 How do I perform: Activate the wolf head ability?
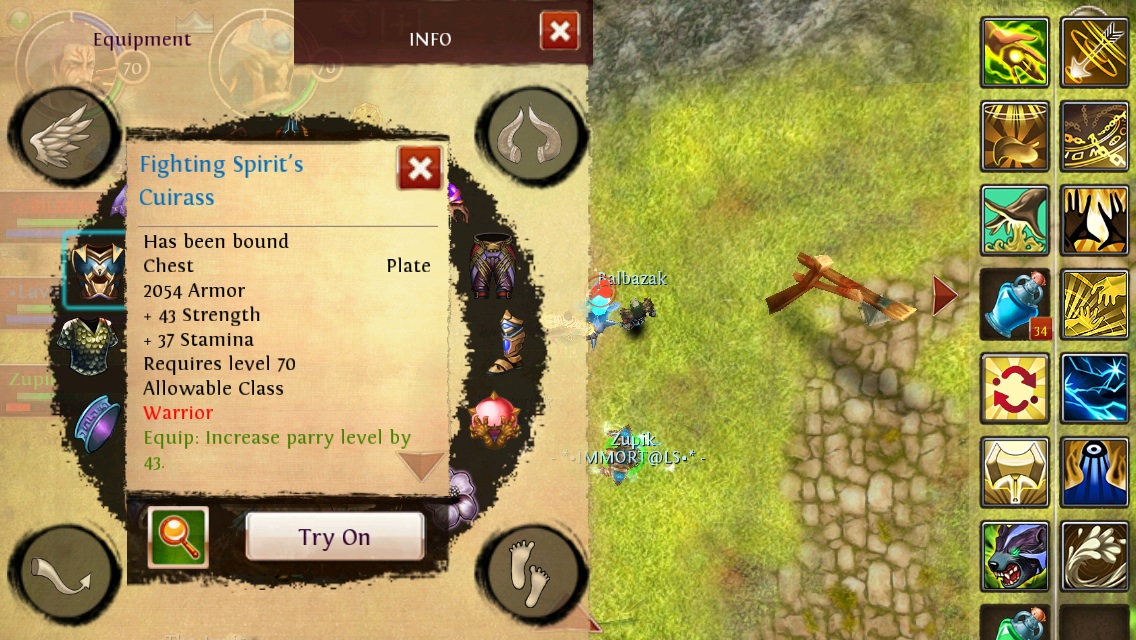(1015, 556)
